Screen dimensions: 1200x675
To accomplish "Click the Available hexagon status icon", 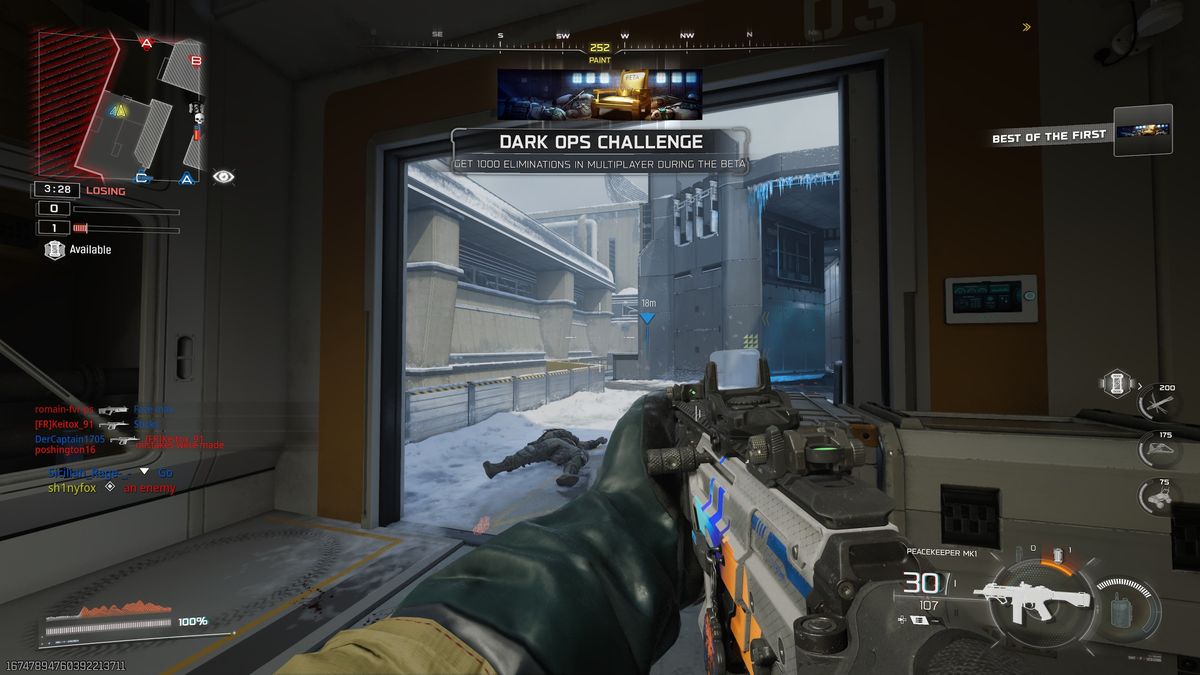I will point(55,249).
